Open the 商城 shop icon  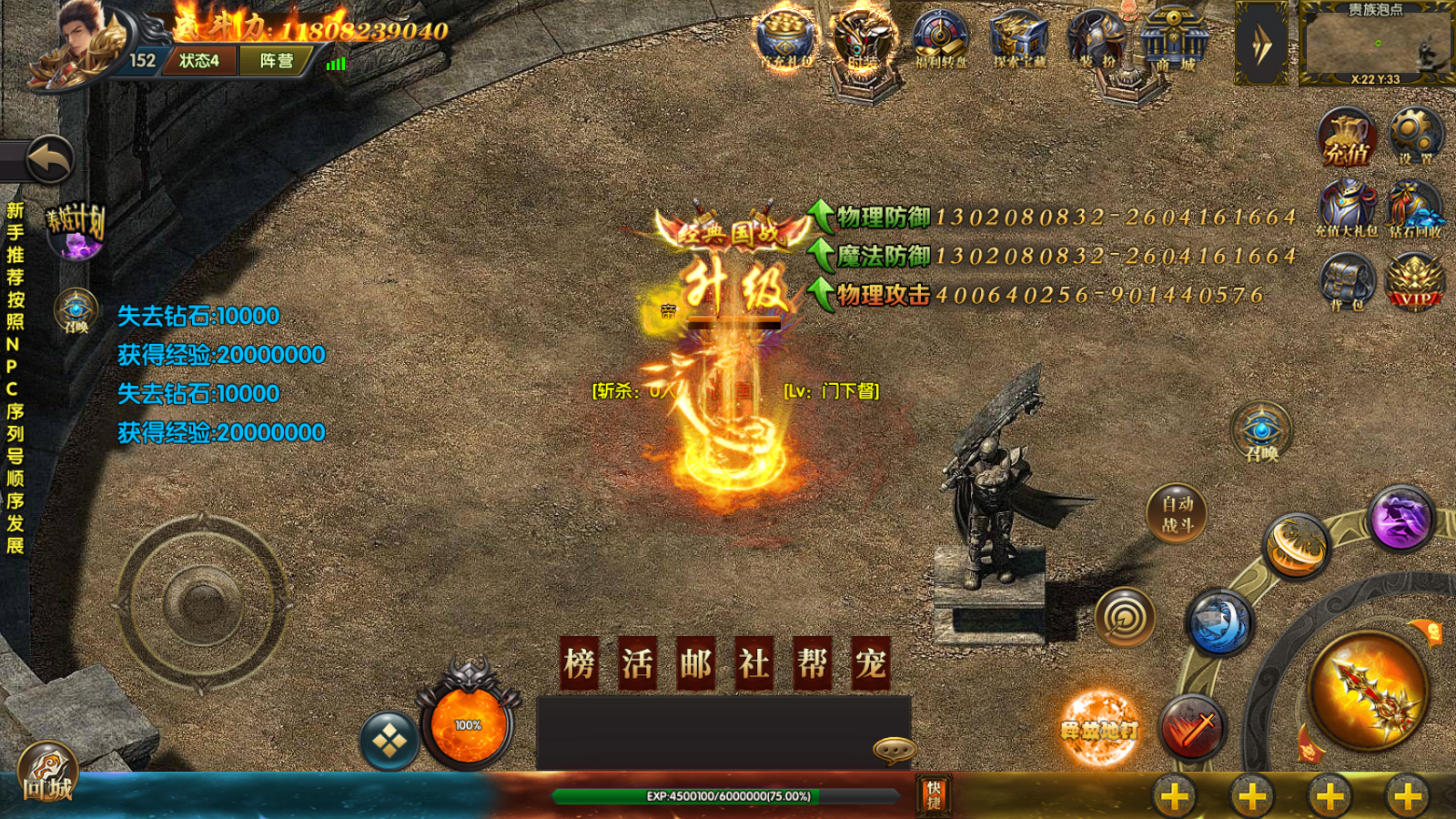[1174, 41]
